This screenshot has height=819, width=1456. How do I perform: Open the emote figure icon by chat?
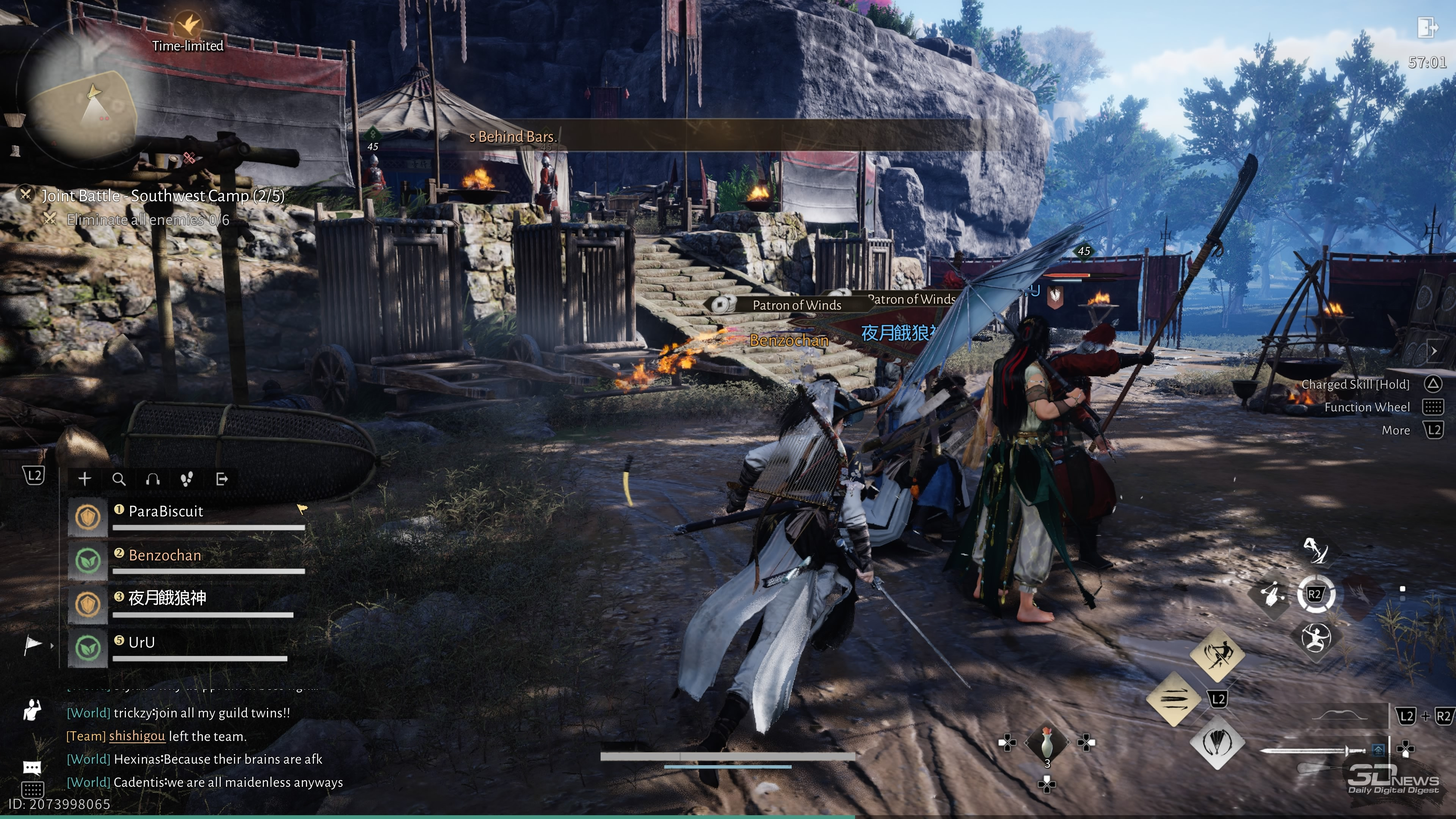coord(32,710)
